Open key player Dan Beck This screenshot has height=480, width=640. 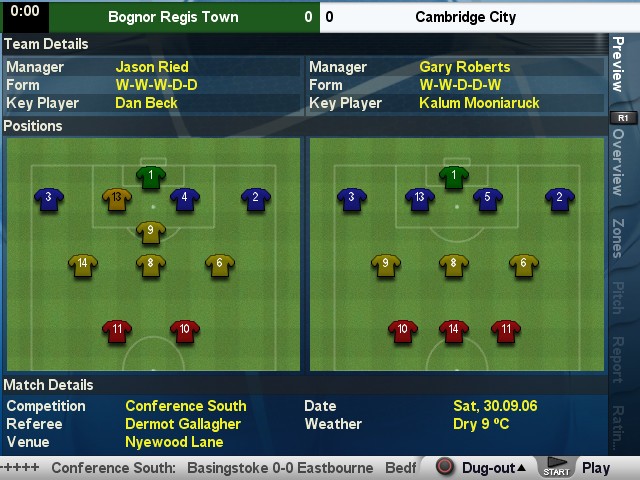pos(146,103)
